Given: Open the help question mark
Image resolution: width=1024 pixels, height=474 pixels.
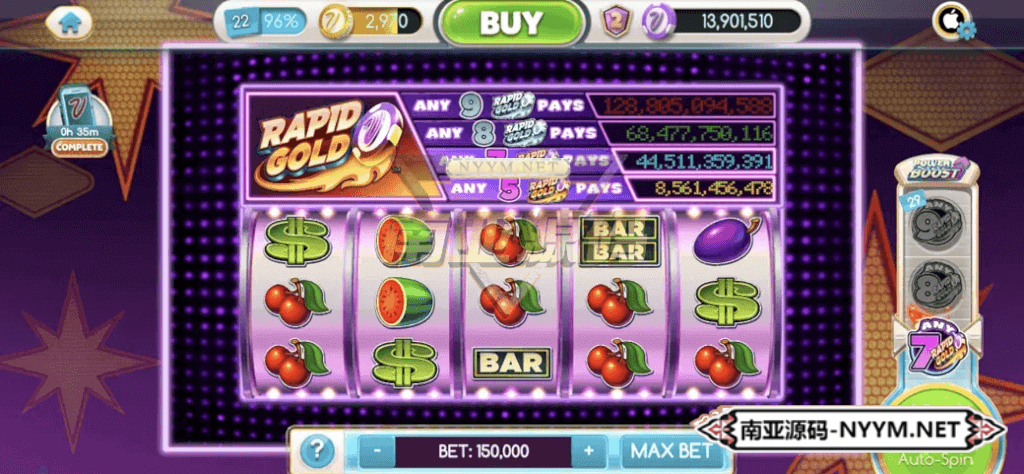Looking at the screenshot, I should (316, 451).
